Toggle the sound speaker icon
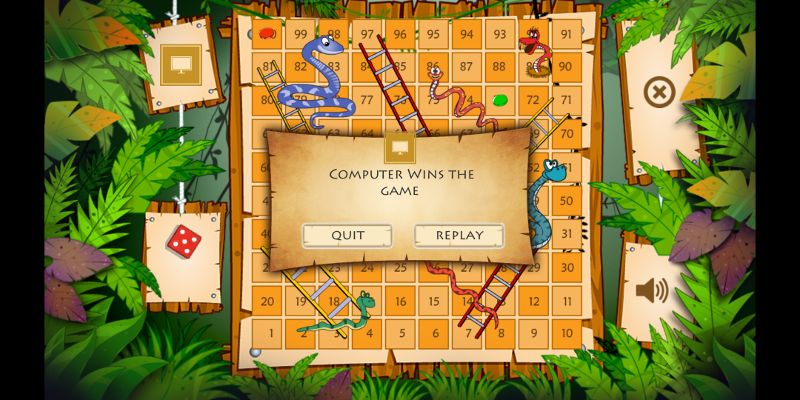Image resolution: width=800 pixels, height=400 pixels. (x=651, y=290)
